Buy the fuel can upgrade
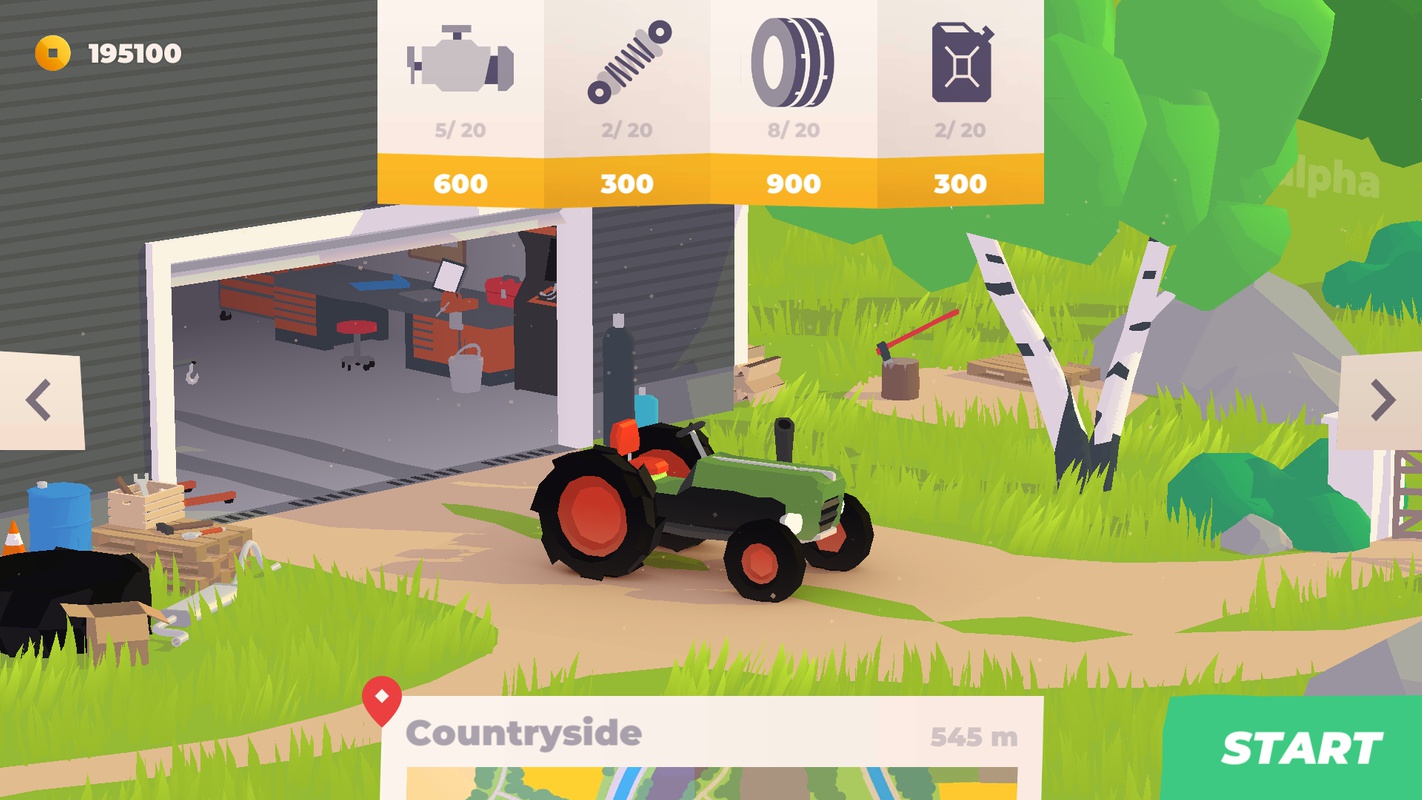 pos(960,182)
